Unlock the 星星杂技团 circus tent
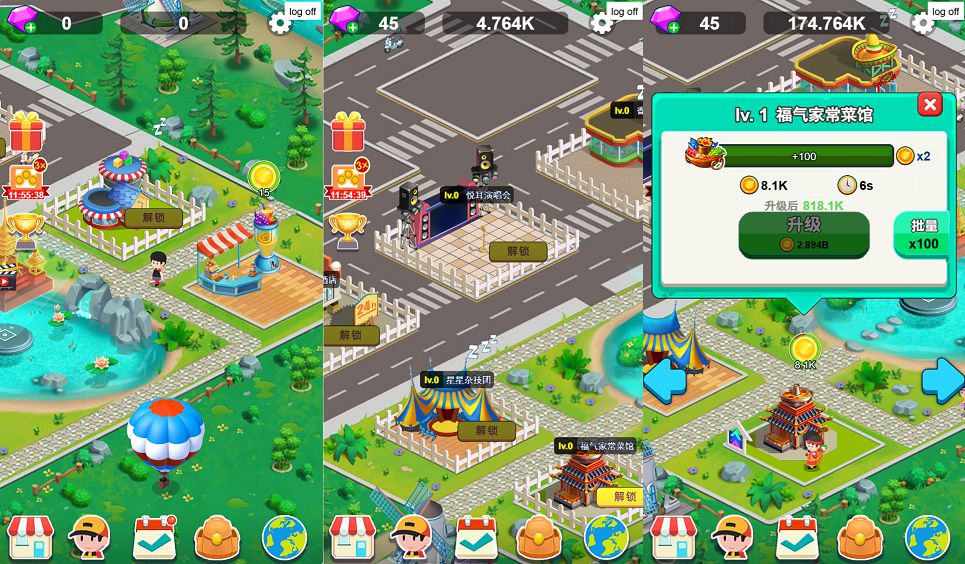The width and height of the screenshot is (965, 564). [486, 431]
